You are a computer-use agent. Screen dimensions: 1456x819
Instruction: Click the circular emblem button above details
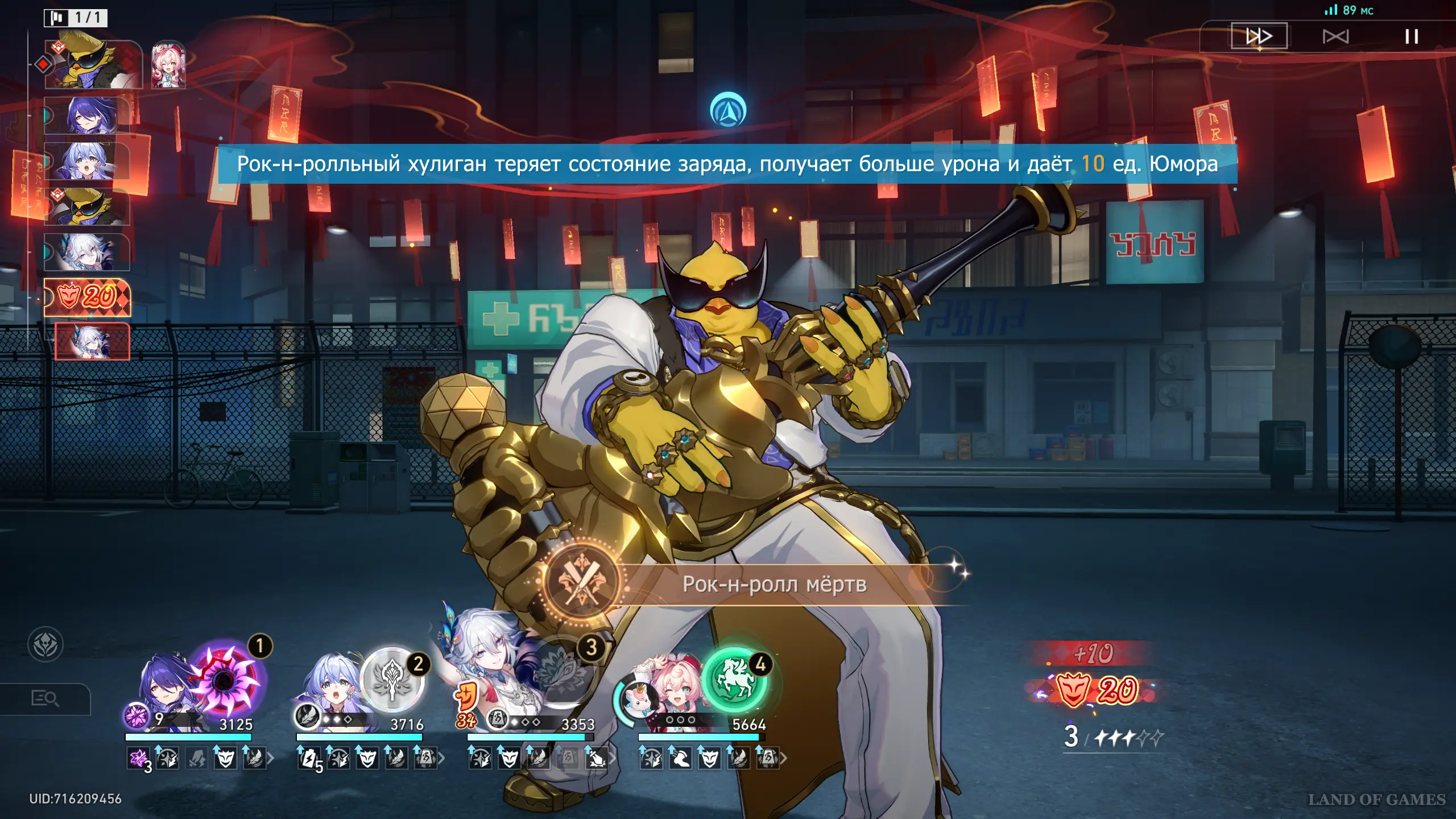pyautogui.click(x=45, y=644)
